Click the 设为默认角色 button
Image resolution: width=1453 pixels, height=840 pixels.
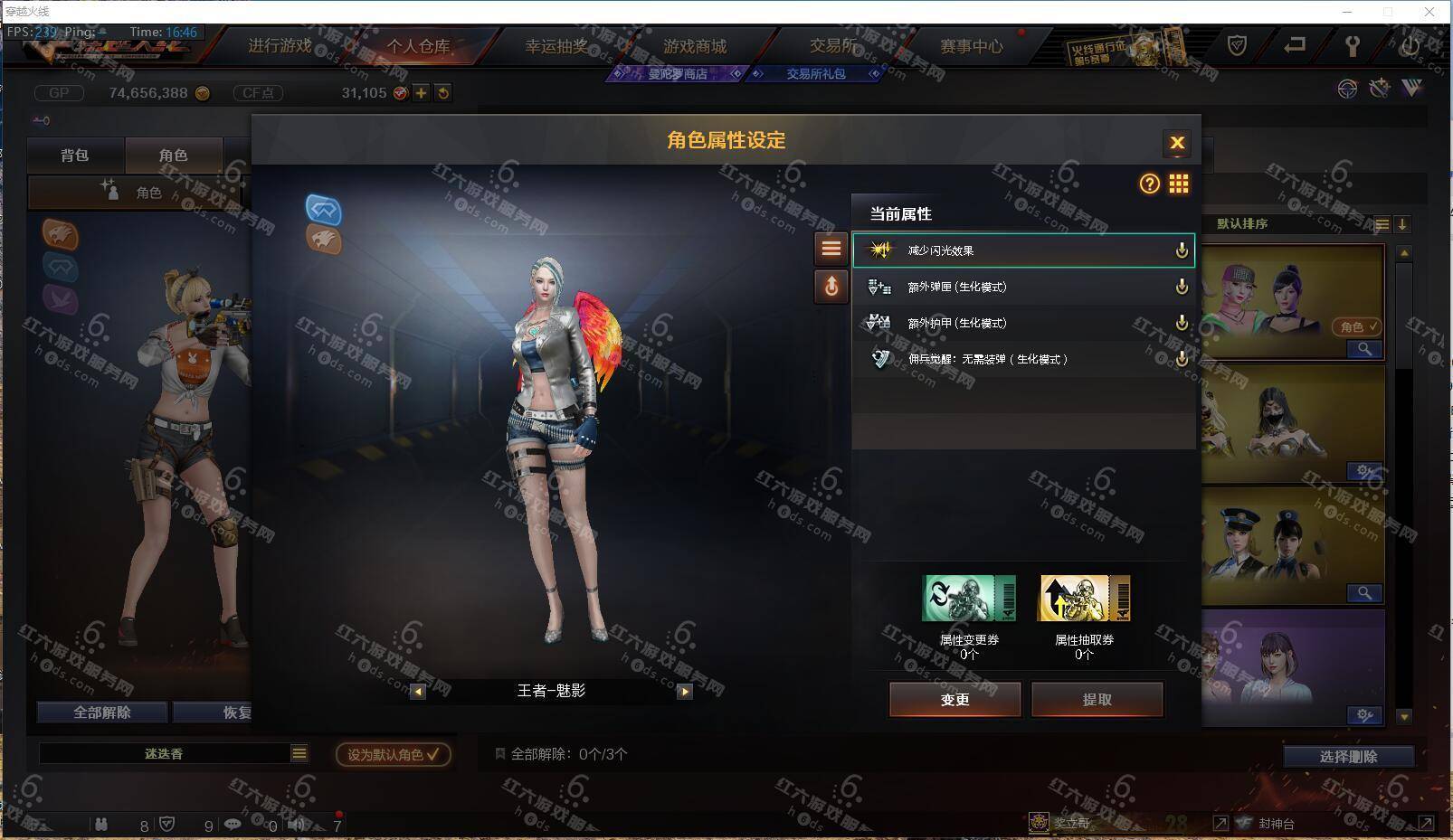[x=393, y=754]
